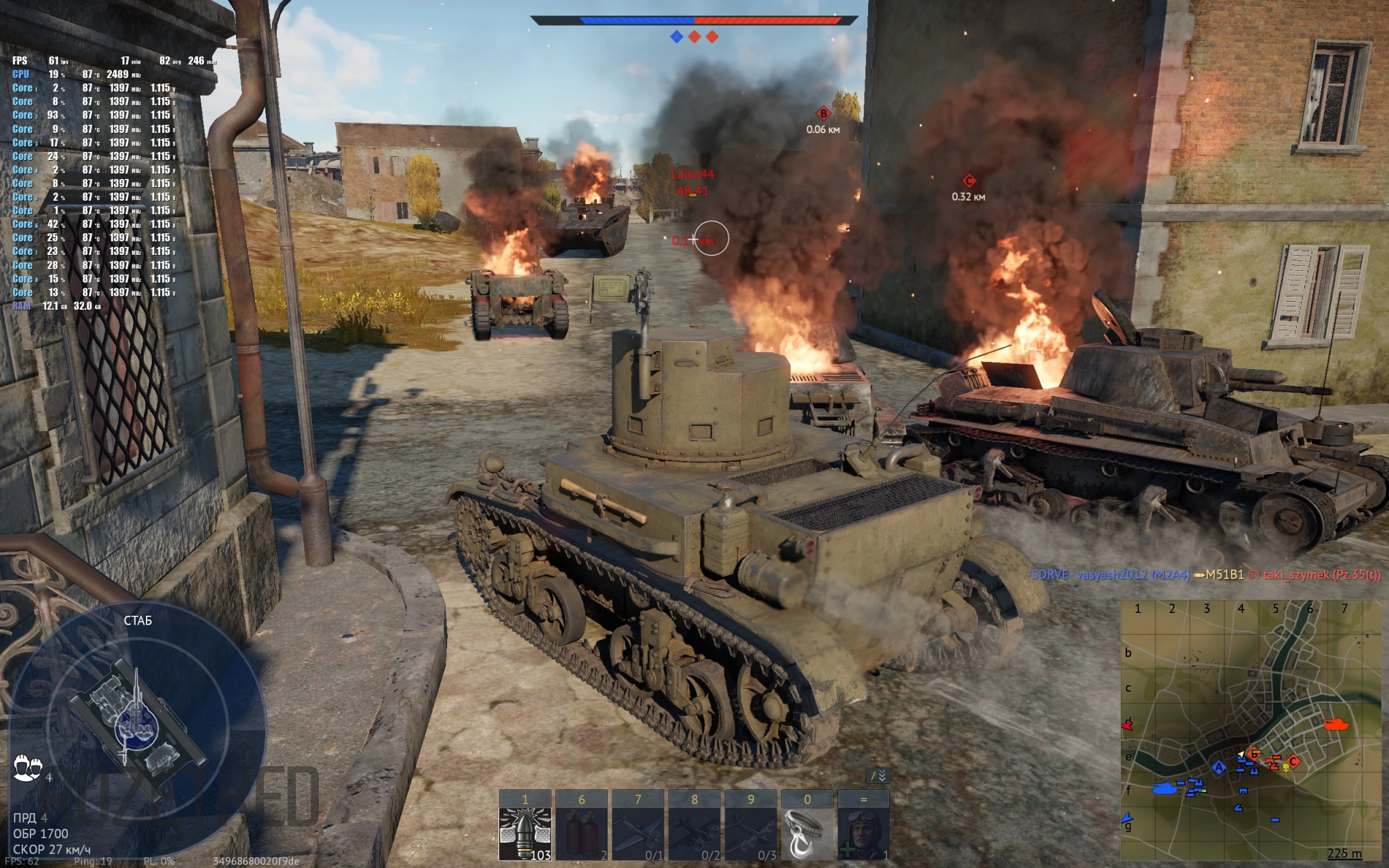Collapse the action bar with chevron toggle
This screenshot has height=868, width=1389.
coord(878,776)
